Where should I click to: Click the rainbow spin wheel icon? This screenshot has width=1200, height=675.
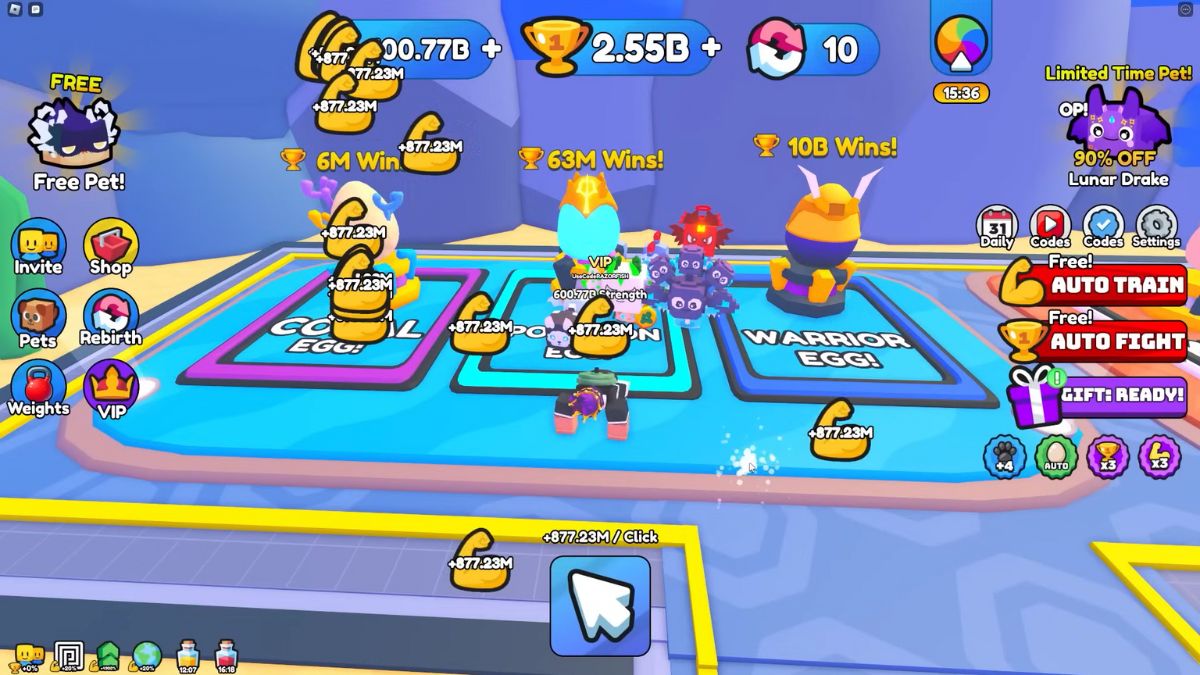[x=961, y=47]
